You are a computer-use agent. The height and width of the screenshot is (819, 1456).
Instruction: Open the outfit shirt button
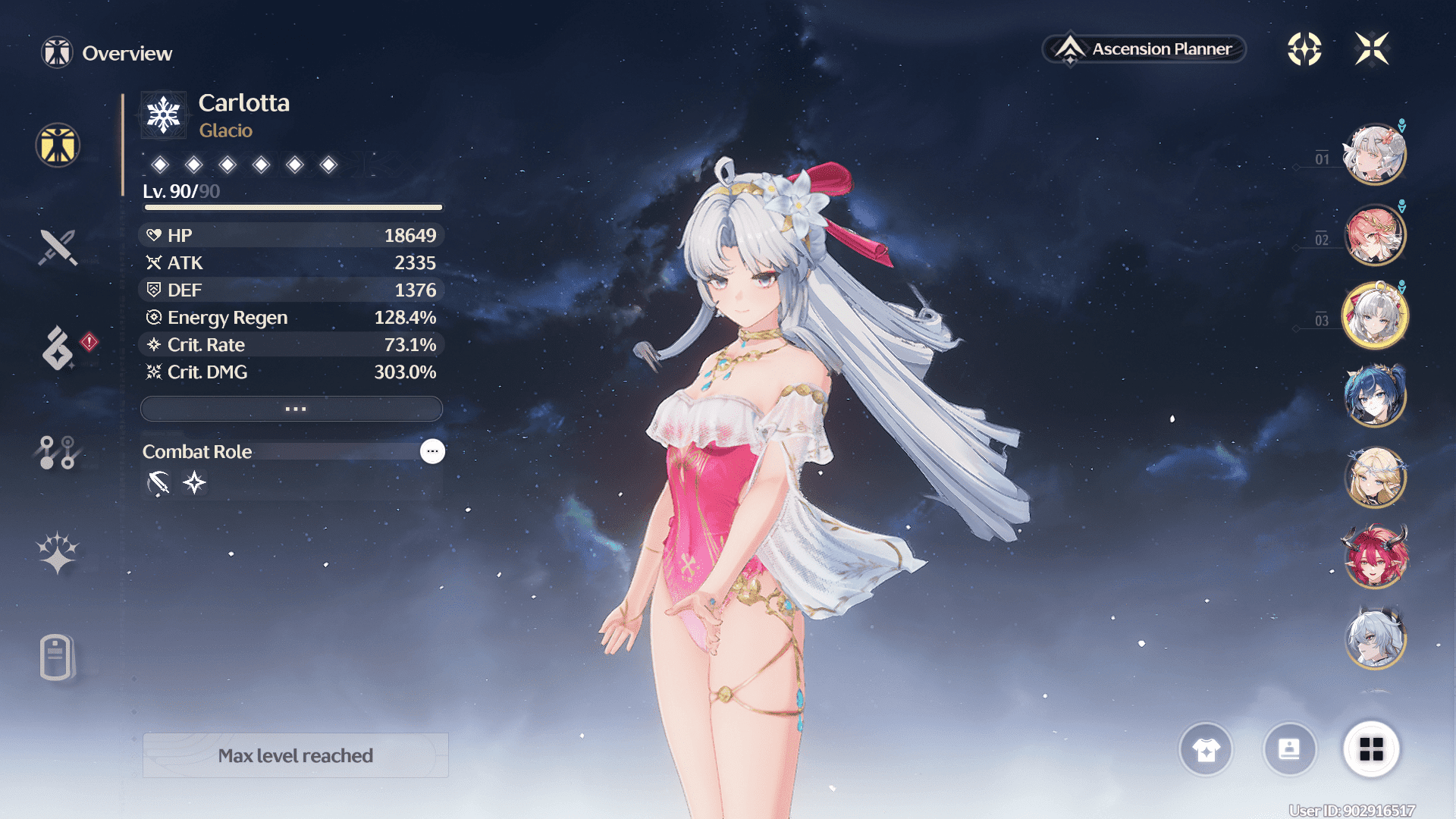click(x=1206, y=749)
